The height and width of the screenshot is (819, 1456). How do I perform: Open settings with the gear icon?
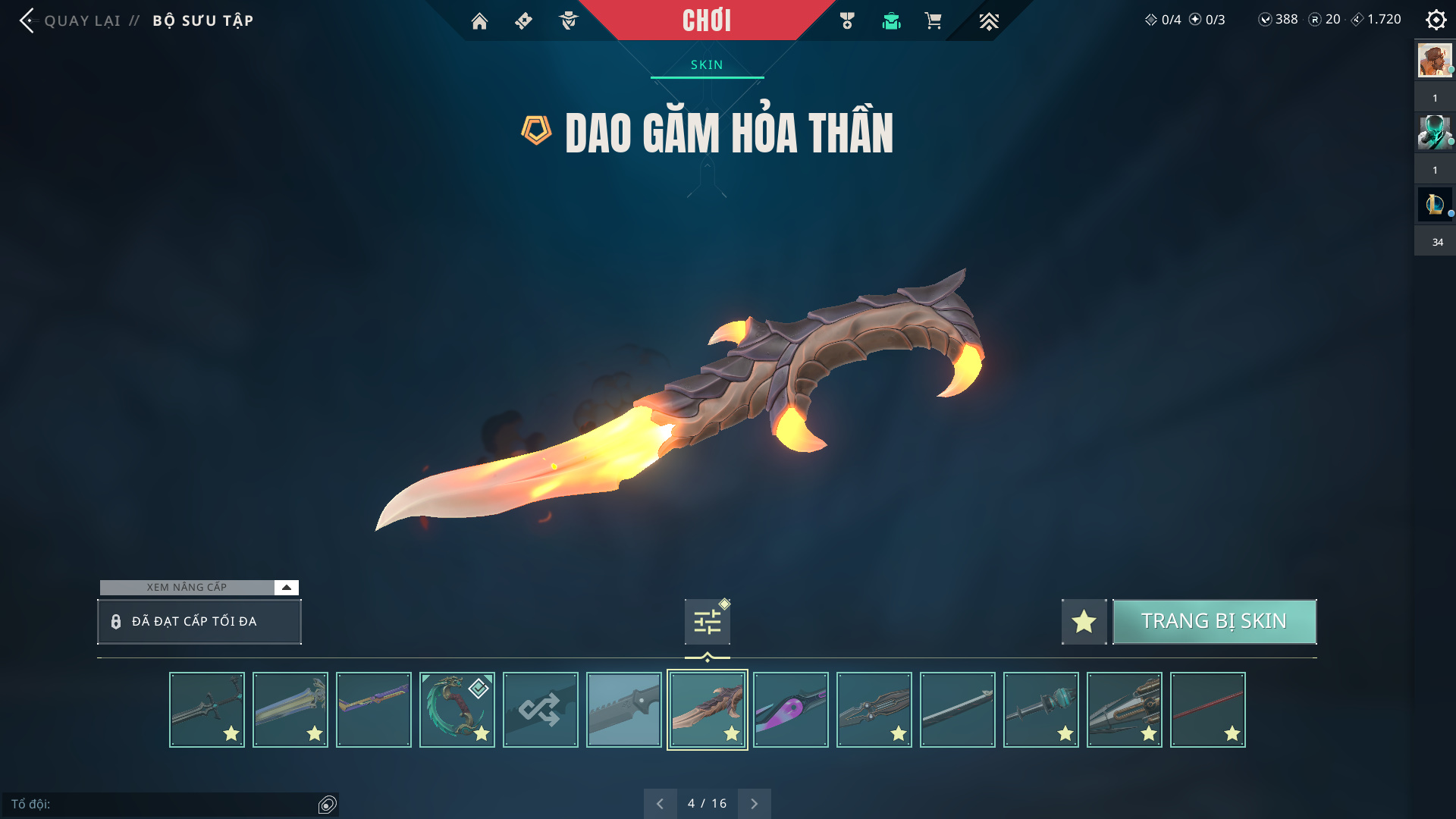pyautogui.click(x=1436, y=20)
